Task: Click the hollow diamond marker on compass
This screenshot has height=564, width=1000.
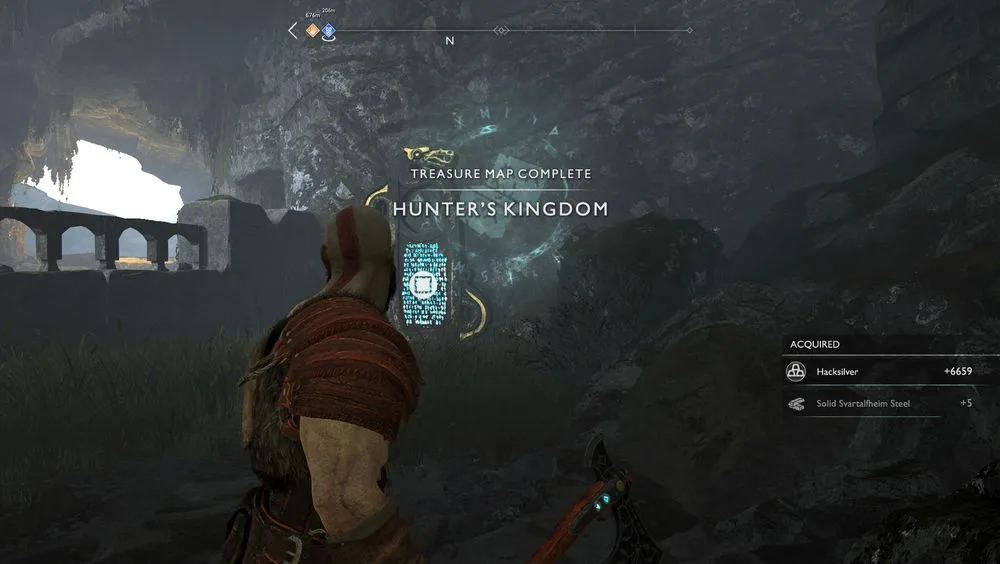Action: [x=502, y=31]
